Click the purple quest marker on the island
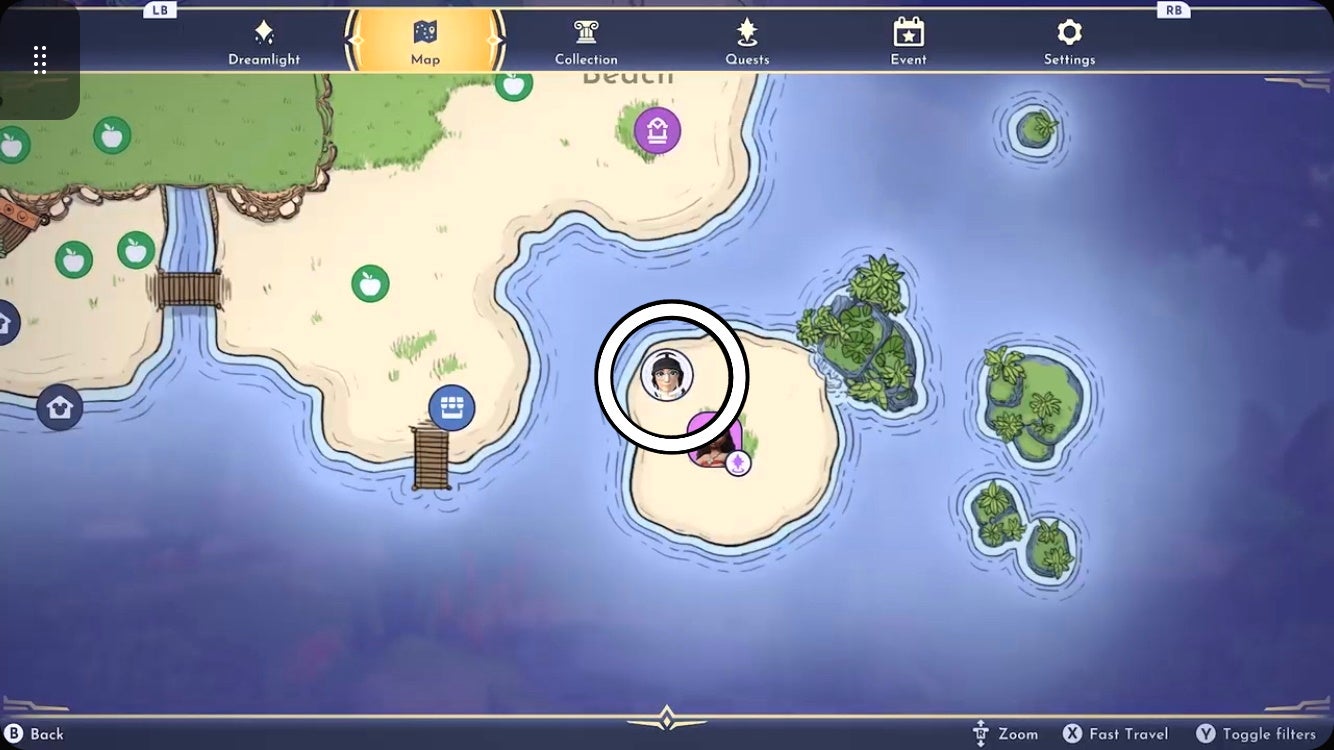 737,462
